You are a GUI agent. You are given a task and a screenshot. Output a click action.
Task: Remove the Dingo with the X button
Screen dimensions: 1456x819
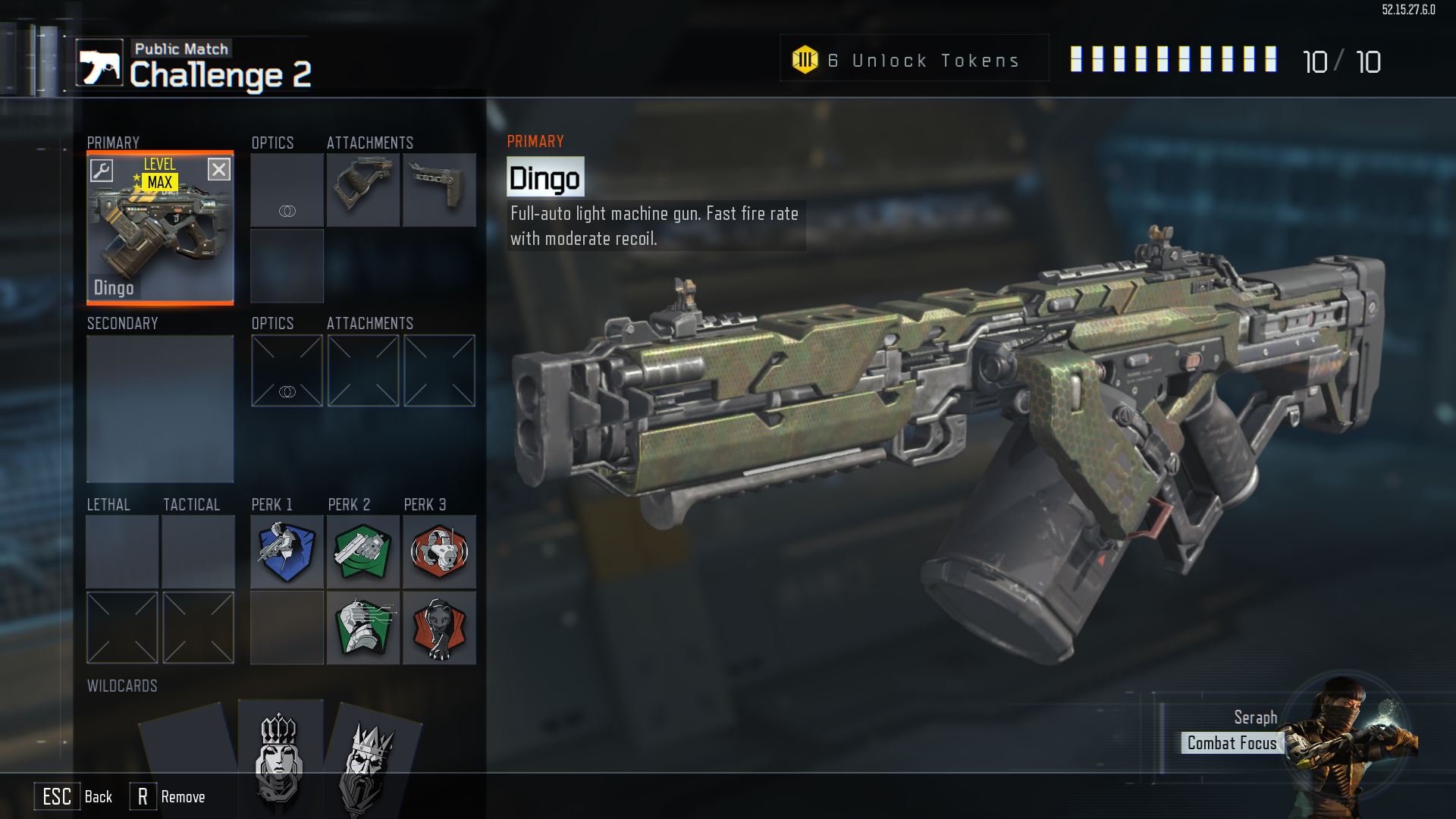coord(218,170)
